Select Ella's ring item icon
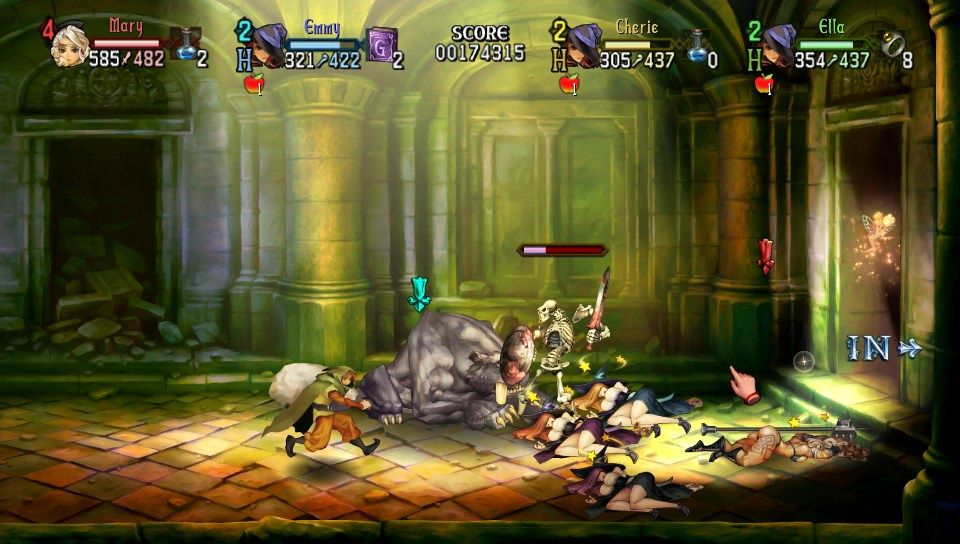This screenshot has width=960, height=544. 892,44
